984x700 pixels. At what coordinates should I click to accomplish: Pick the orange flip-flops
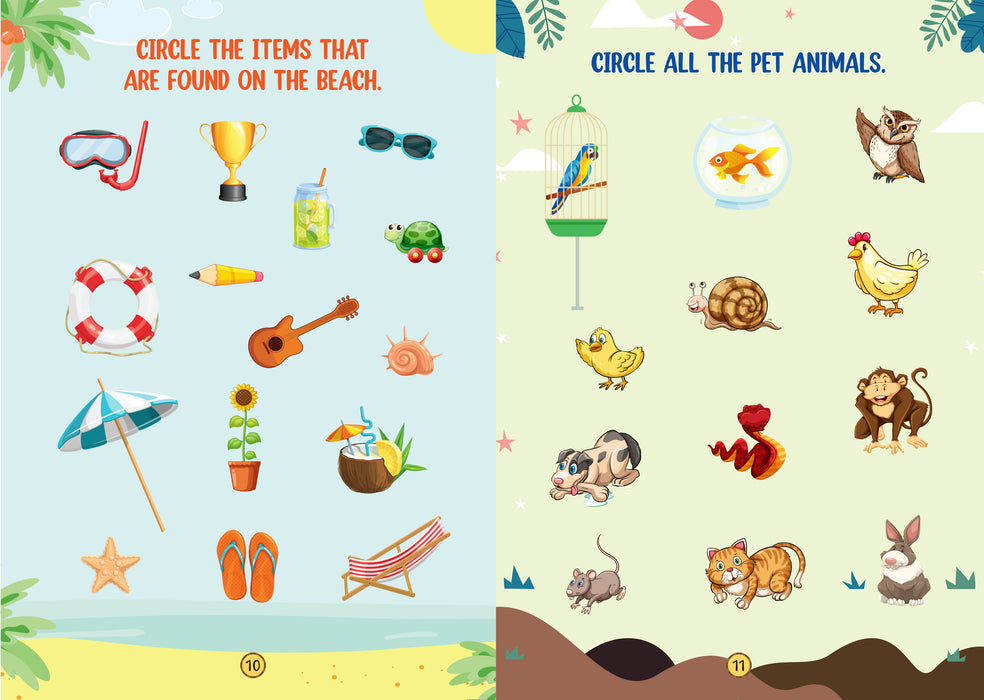point(247,565)
